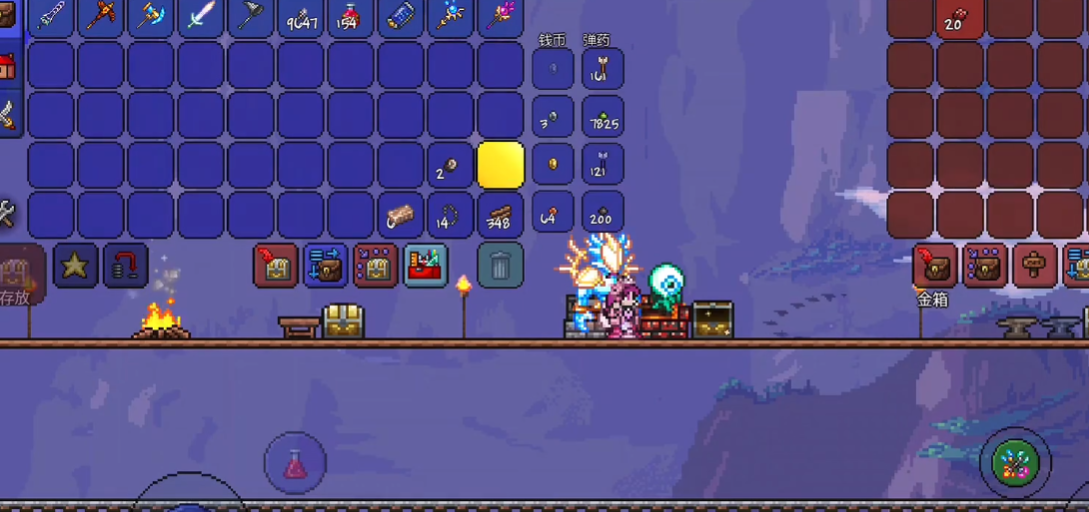Choose the glowing sword hotbar slot
The width and height of the screenshot is (1089, 512).
(x=201, y=17)
